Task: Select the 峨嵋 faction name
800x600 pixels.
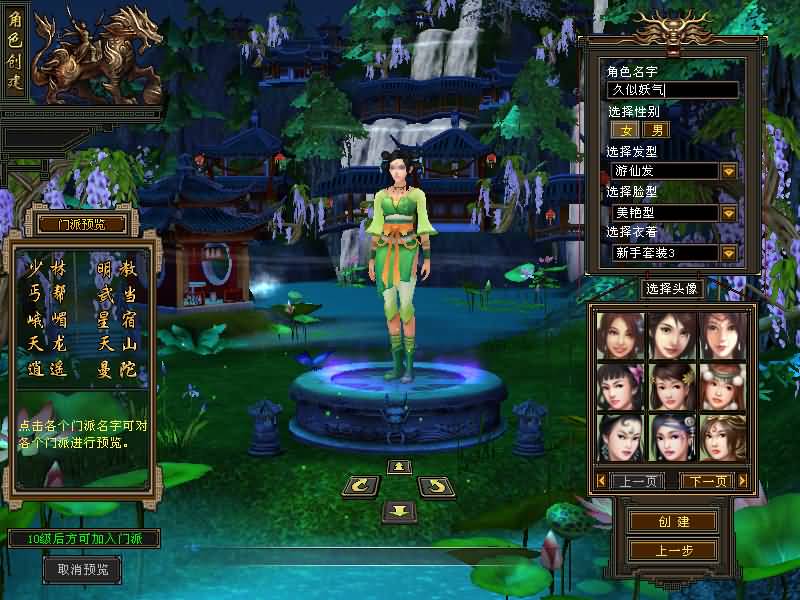Action: click(49, 320)
